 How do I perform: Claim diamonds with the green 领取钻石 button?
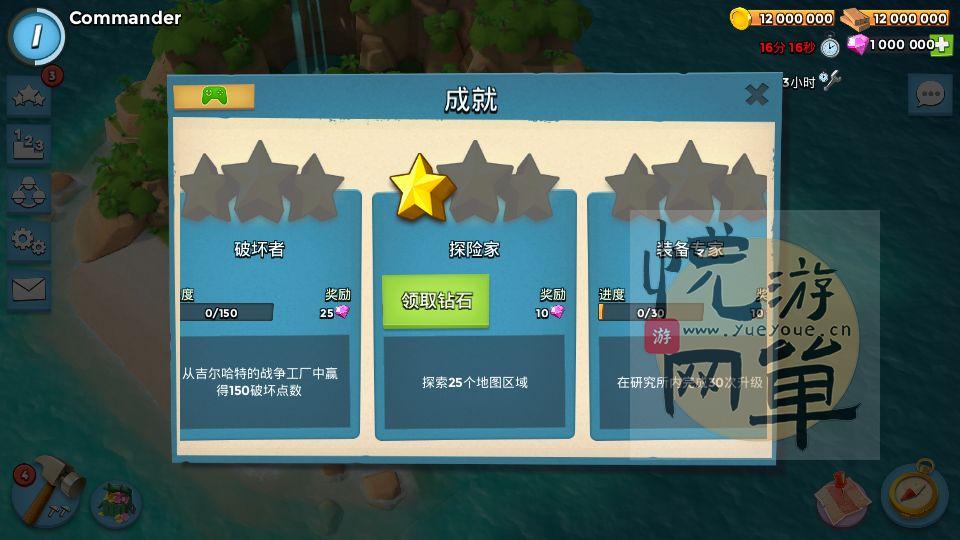tap(436, 301)
